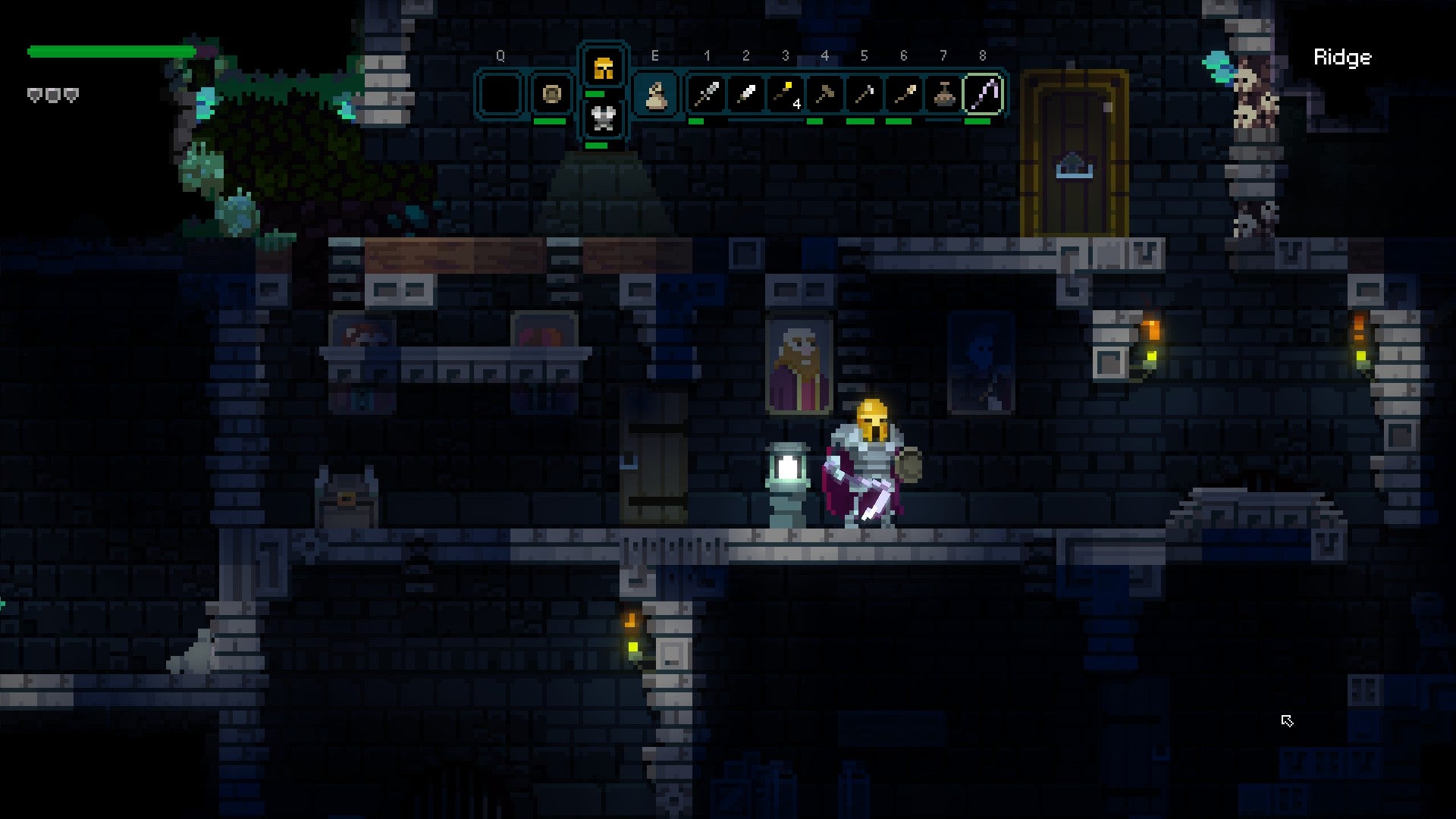Click slot 6 to expand its item

click(903, 93)
